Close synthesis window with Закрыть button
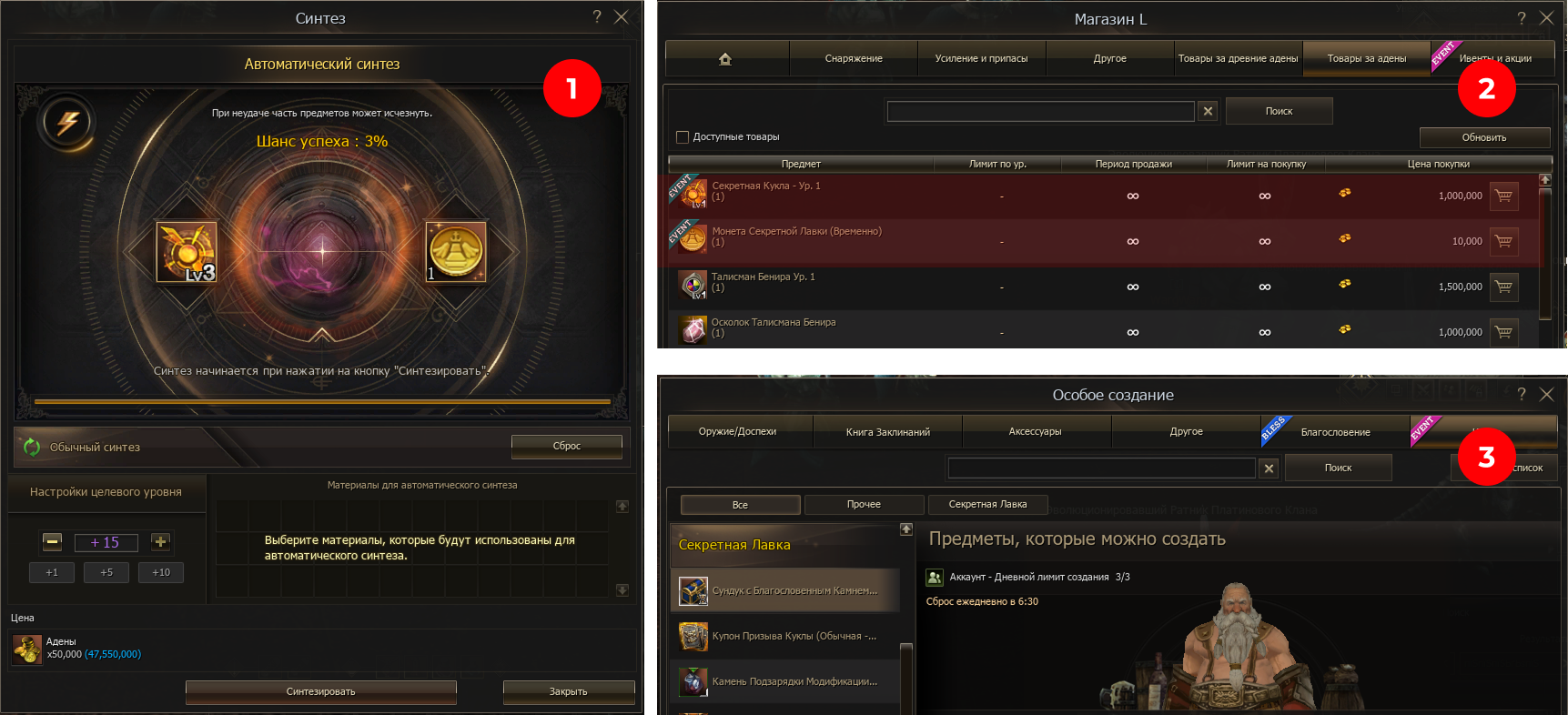 click(x=568, y=691)
